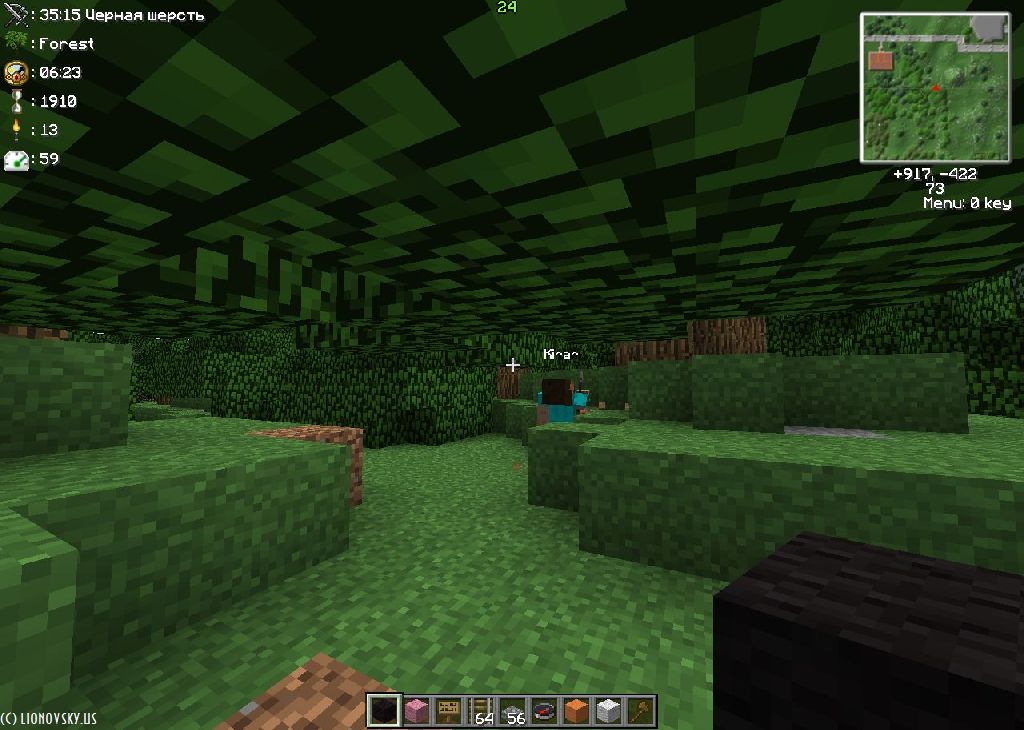
Task: Choose the orange wool block slot
Action: coord(577,711)
